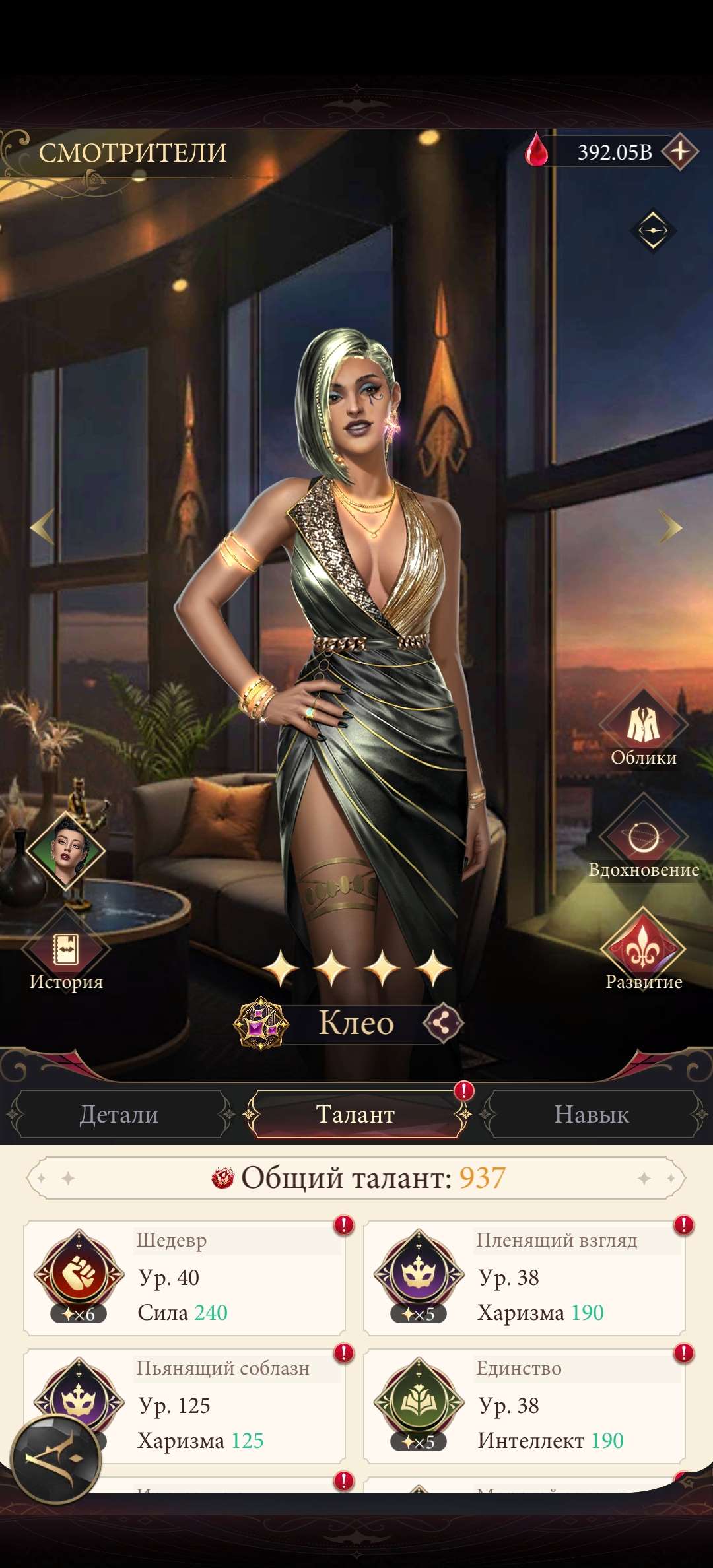Share Клео using the share icon
Viewport: 713px width, 1568px height.
(x=443, y=1024)
